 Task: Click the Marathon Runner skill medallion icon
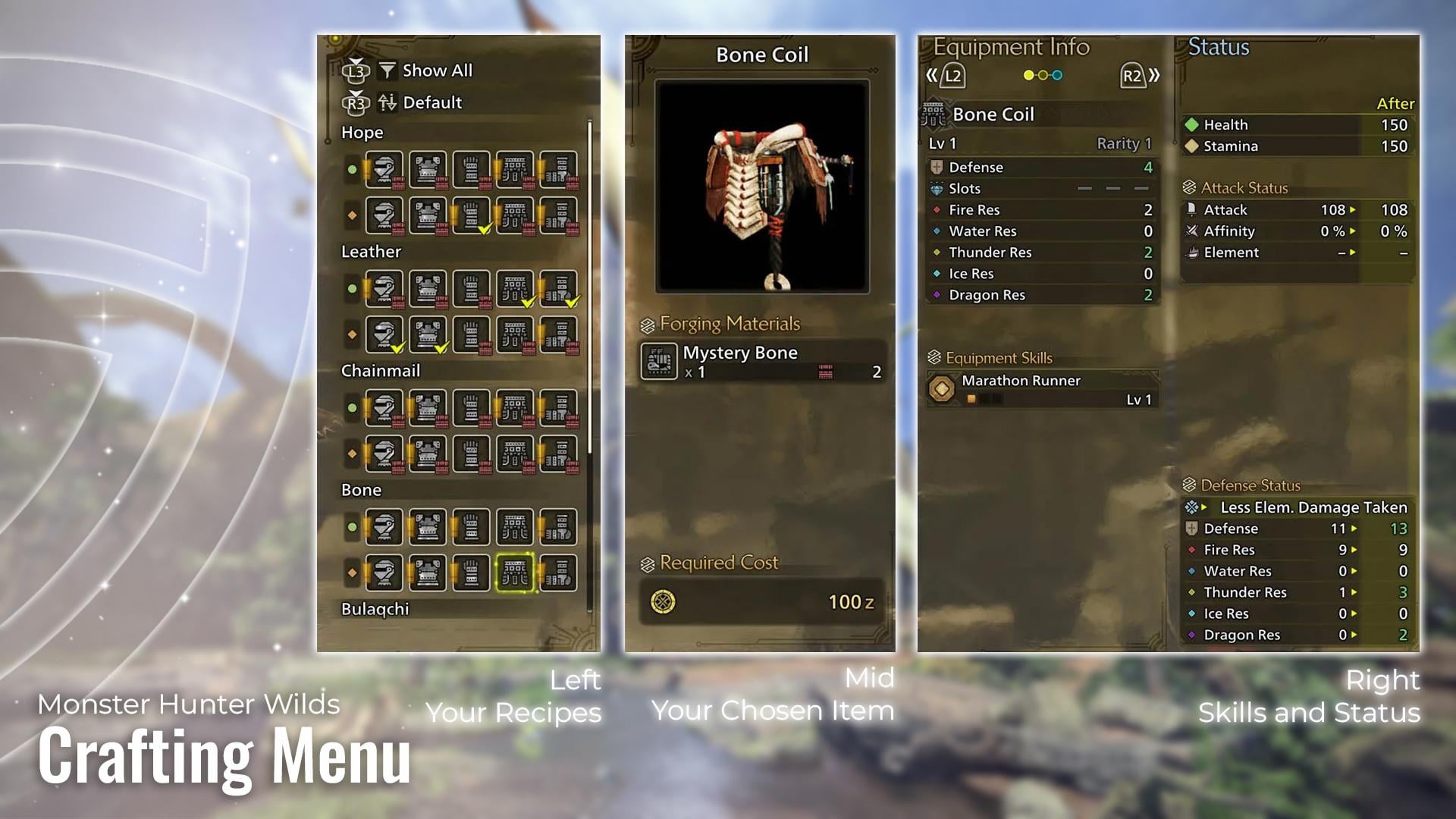[x=943, y=389]
